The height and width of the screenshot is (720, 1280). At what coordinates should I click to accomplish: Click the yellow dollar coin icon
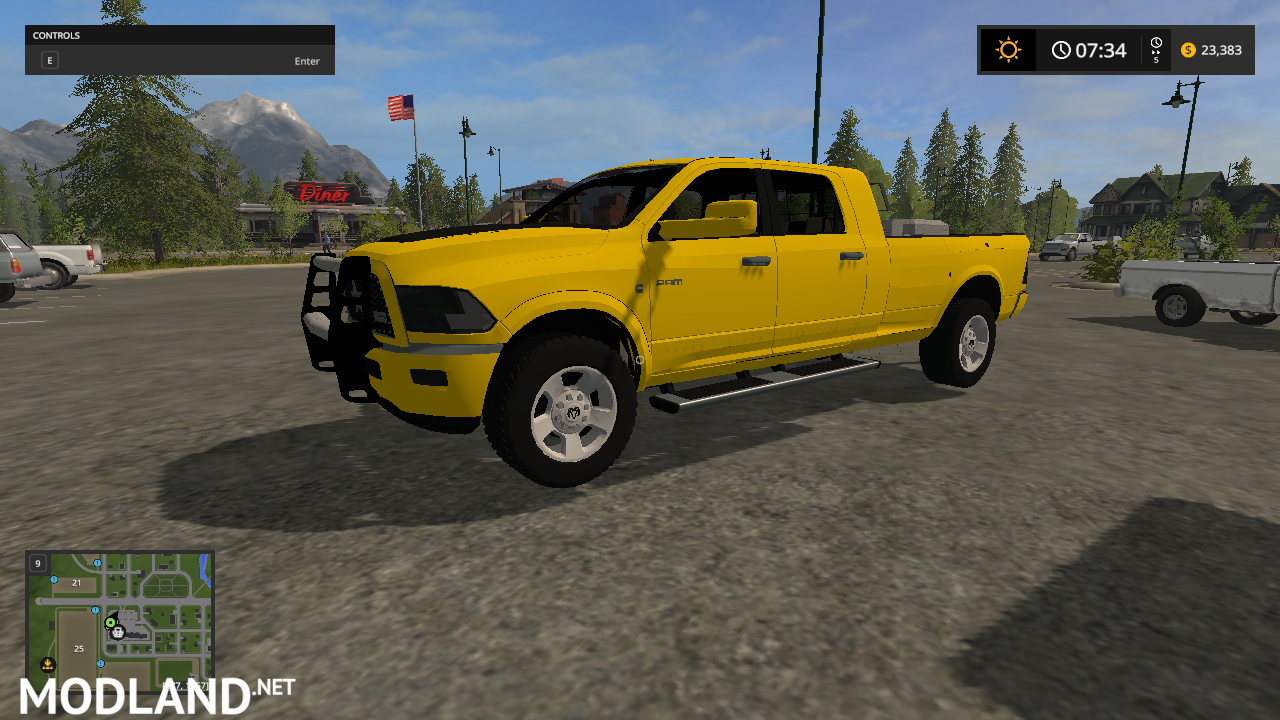pyautogui.click(x=1187, y=49)
